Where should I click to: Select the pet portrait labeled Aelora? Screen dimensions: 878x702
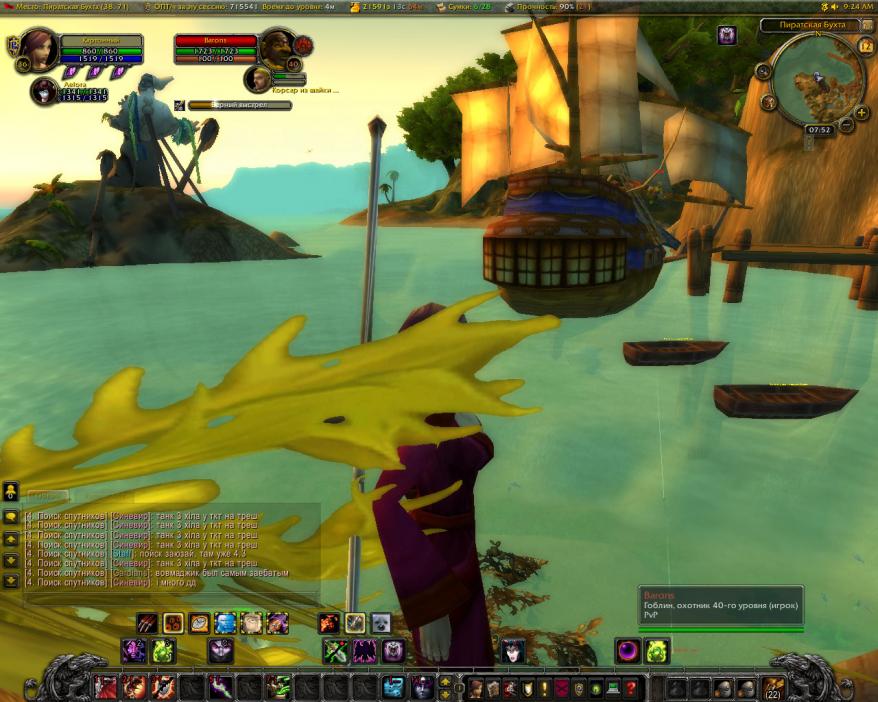(45, 92)
